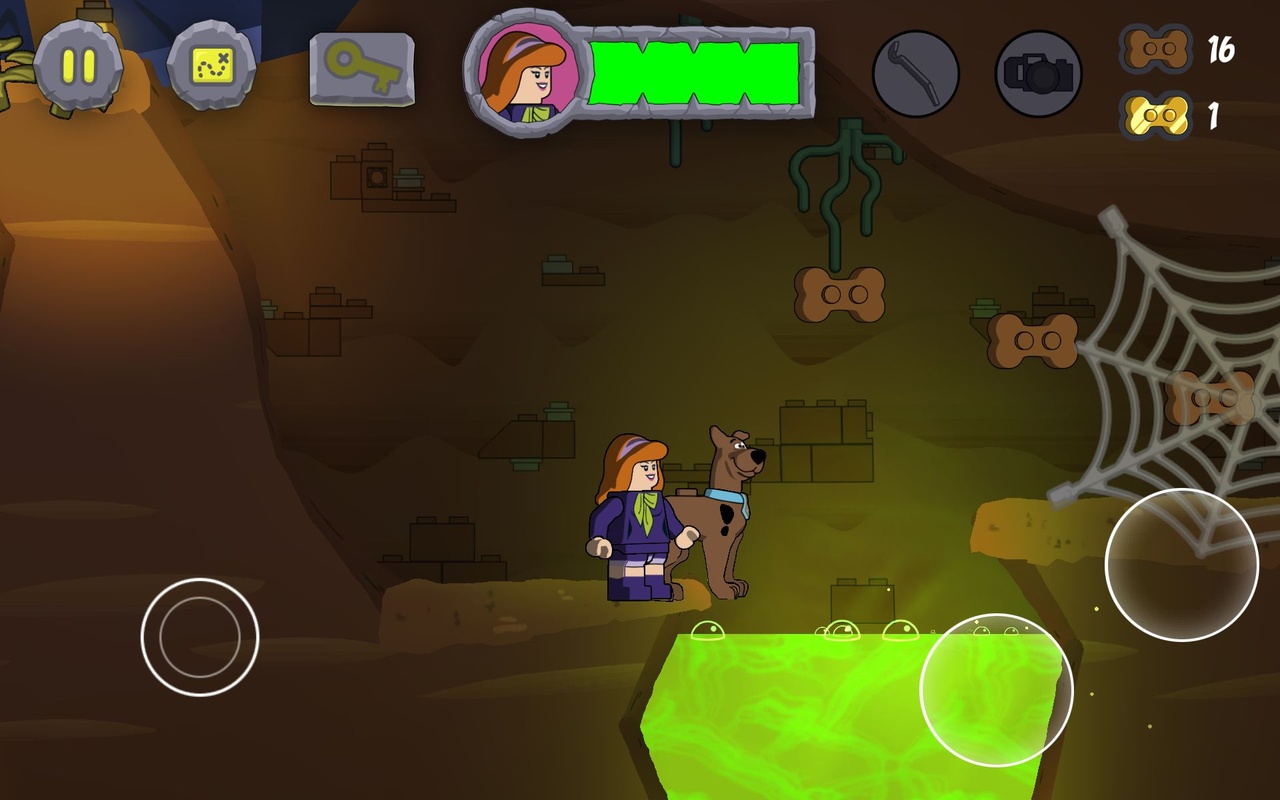Tap the virtual movement joystick ring
1280x800 pixels.
pyautogui.click(x=200, y=637)
